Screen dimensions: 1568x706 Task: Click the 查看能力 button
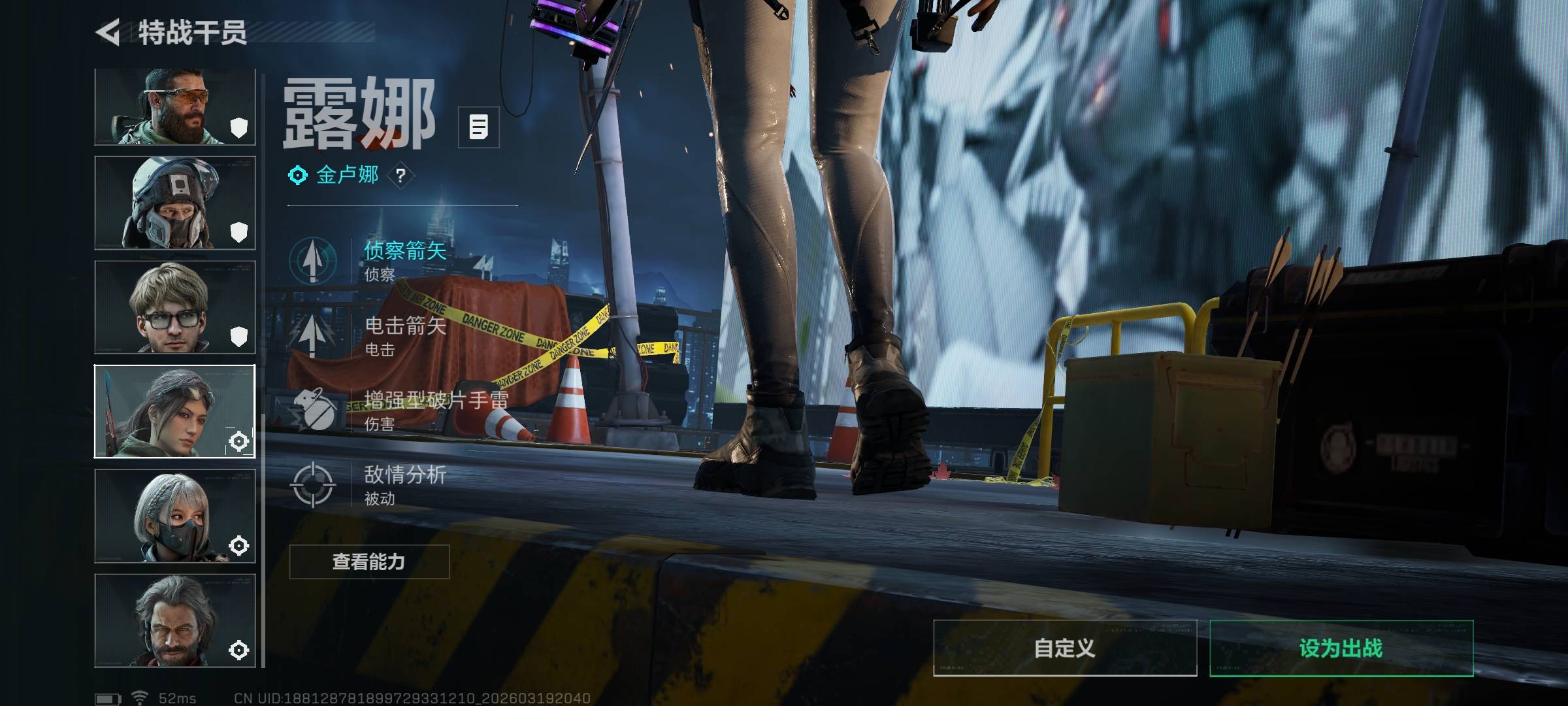(369, 562)
